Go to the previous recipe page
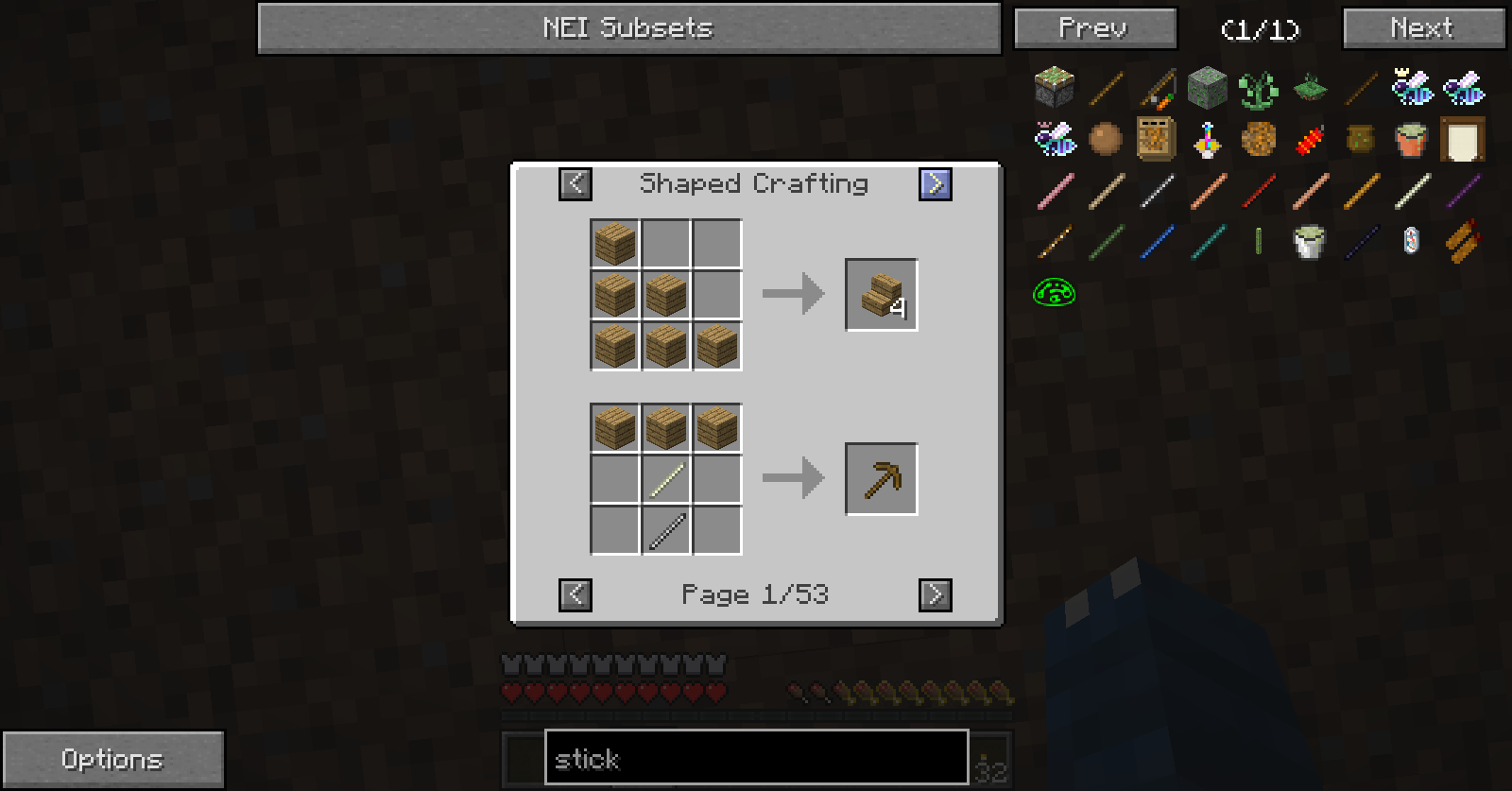This screenshot has height=791, width=1512. pyautogui.click(x=575, y=594)
